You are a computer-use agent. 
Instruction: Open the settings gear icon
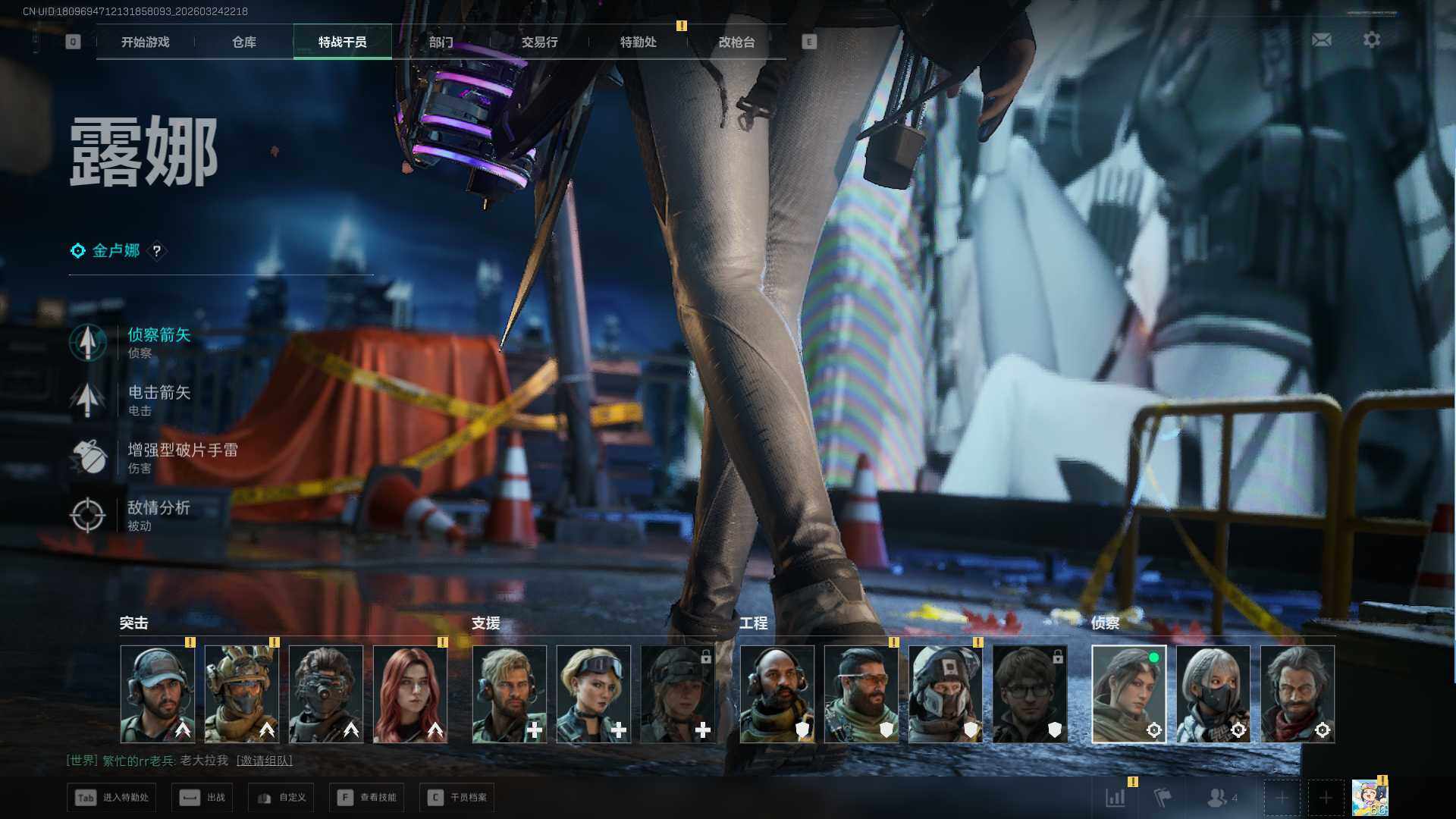1372,40
